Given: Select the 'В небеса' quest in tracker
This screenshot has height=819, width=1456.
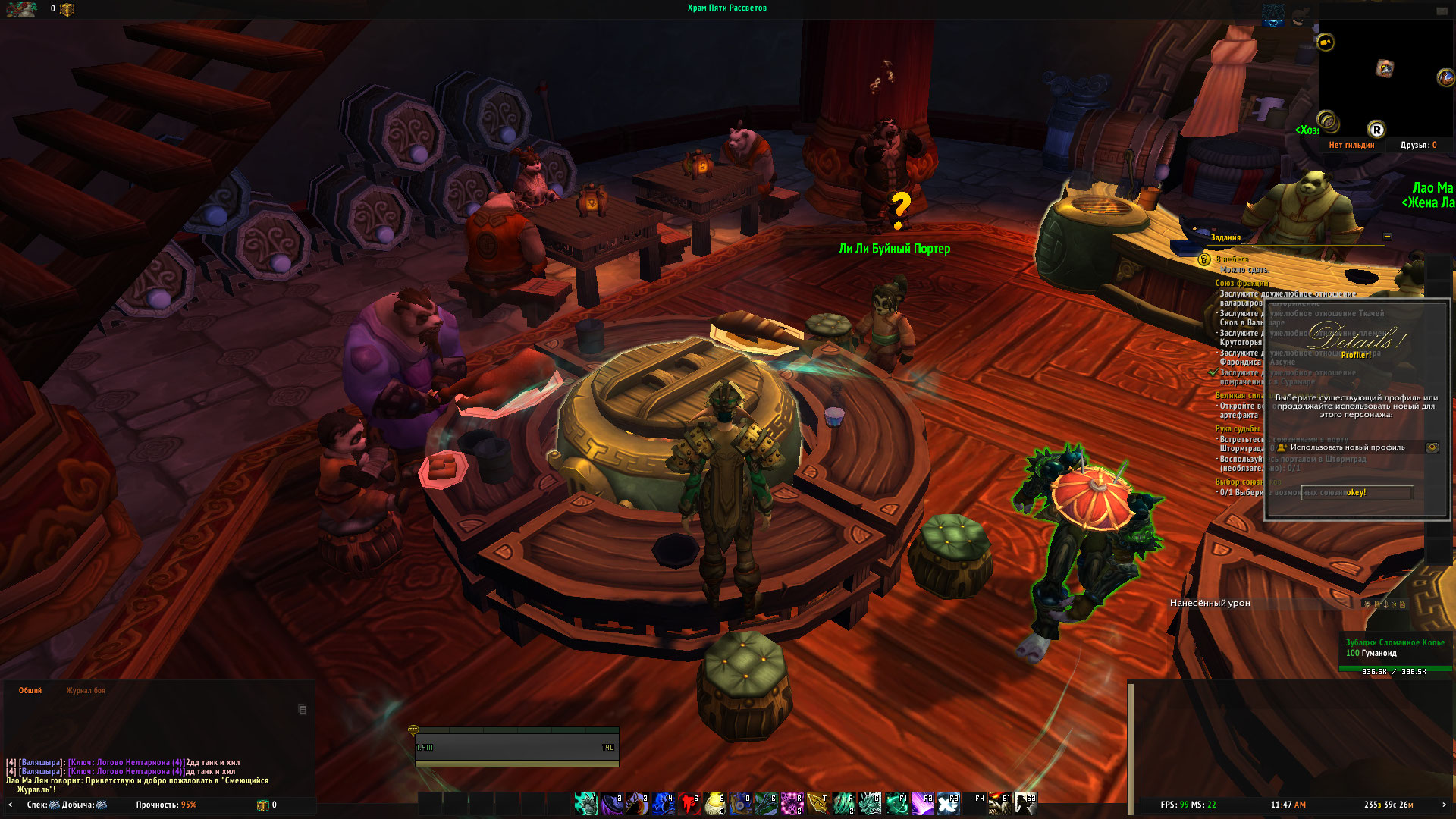Looking at the screenshot, I should coord(1232,259).
